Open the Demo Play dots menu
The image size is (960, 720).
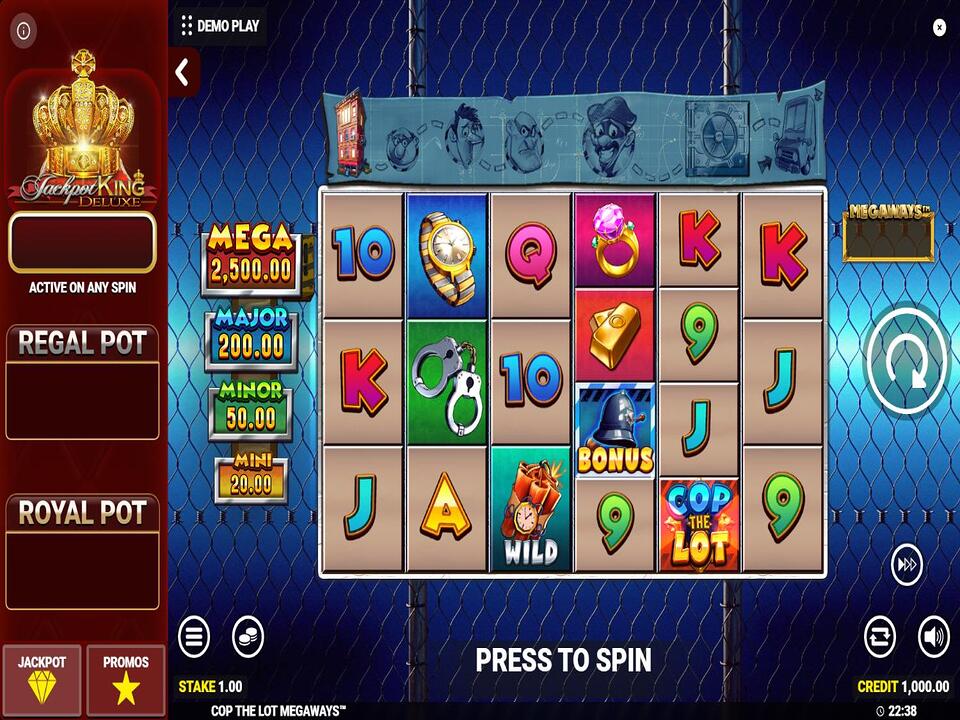pyautogui.click(x=187, y=27)
